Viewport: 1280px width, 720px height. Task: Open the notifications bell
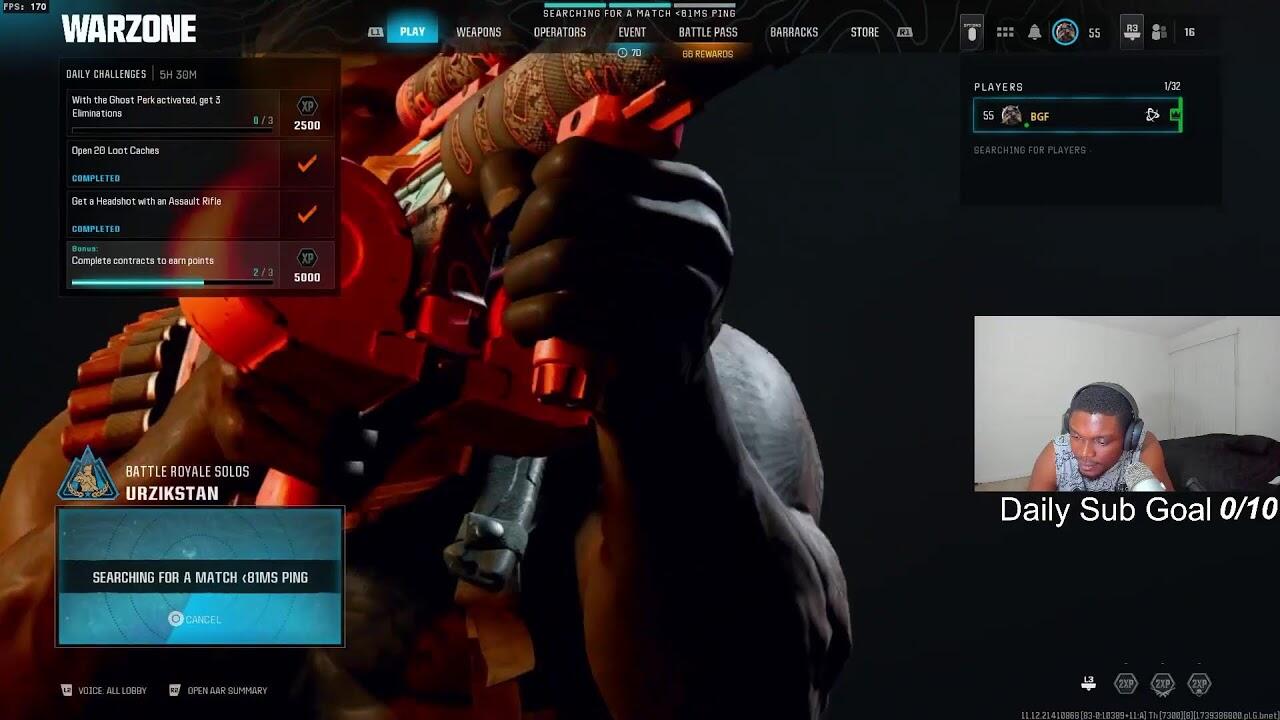click(1034, 32)
